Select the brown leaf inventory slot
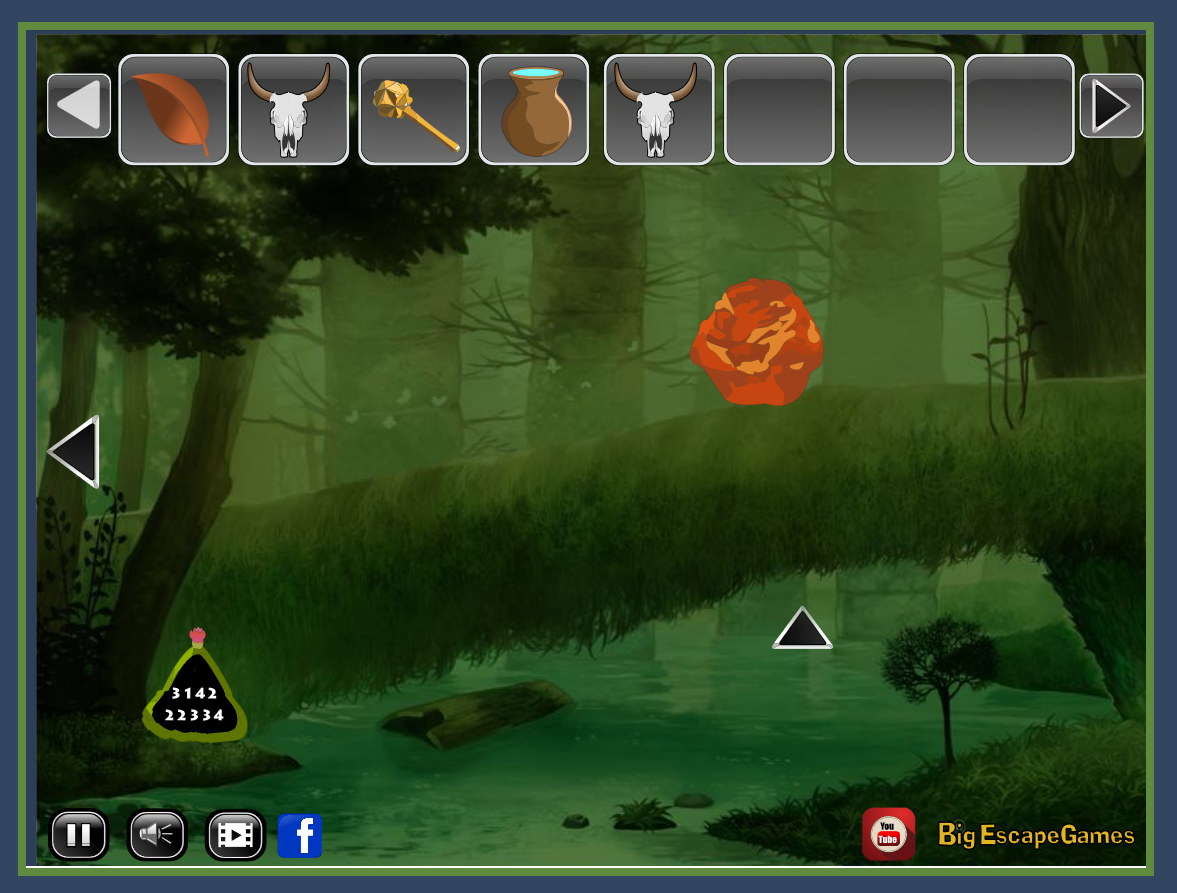 click(x=173, y=110)
